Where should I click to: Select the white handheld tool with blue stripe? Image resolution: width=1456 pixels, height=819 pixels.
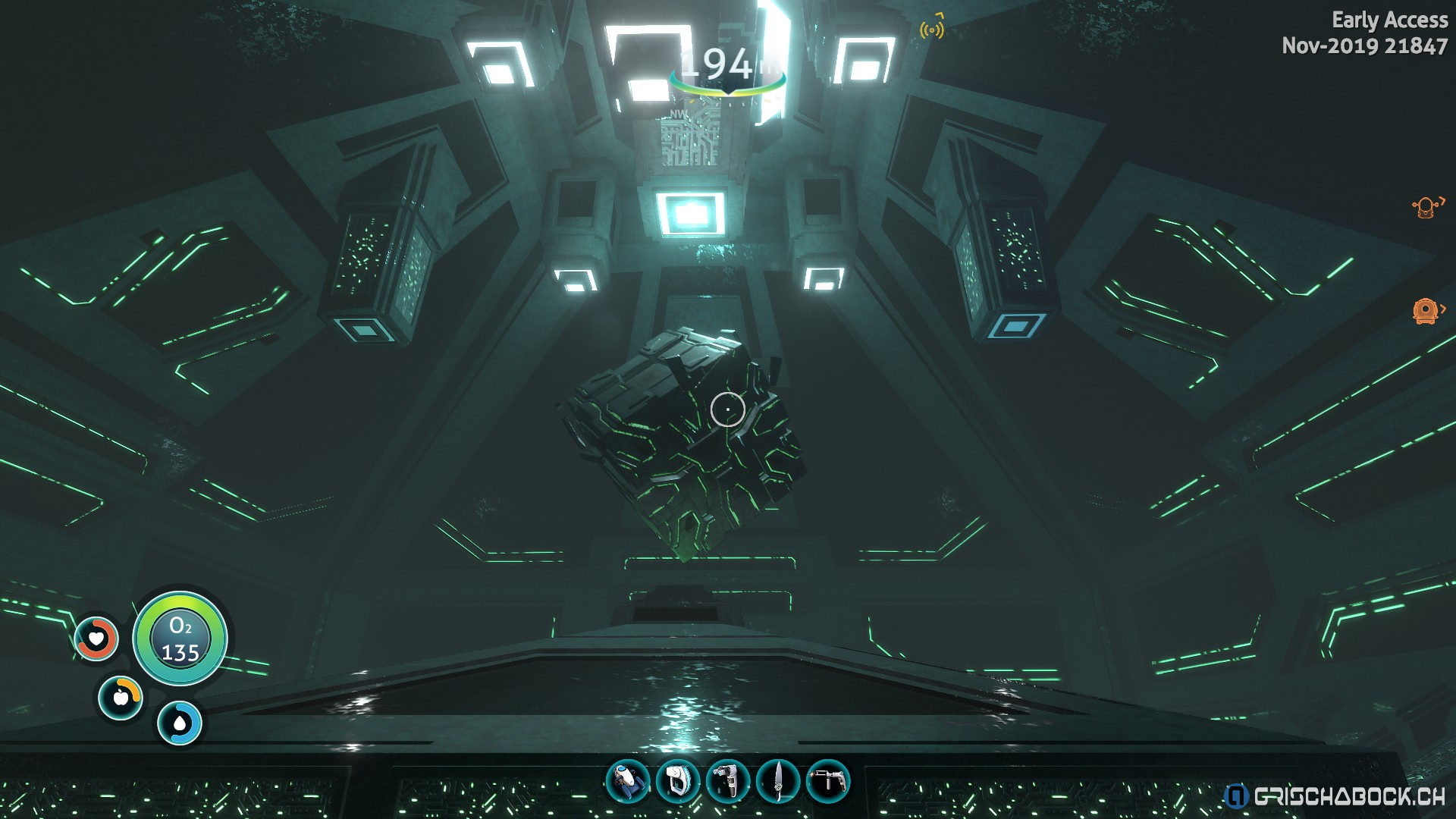pos(677,781)
